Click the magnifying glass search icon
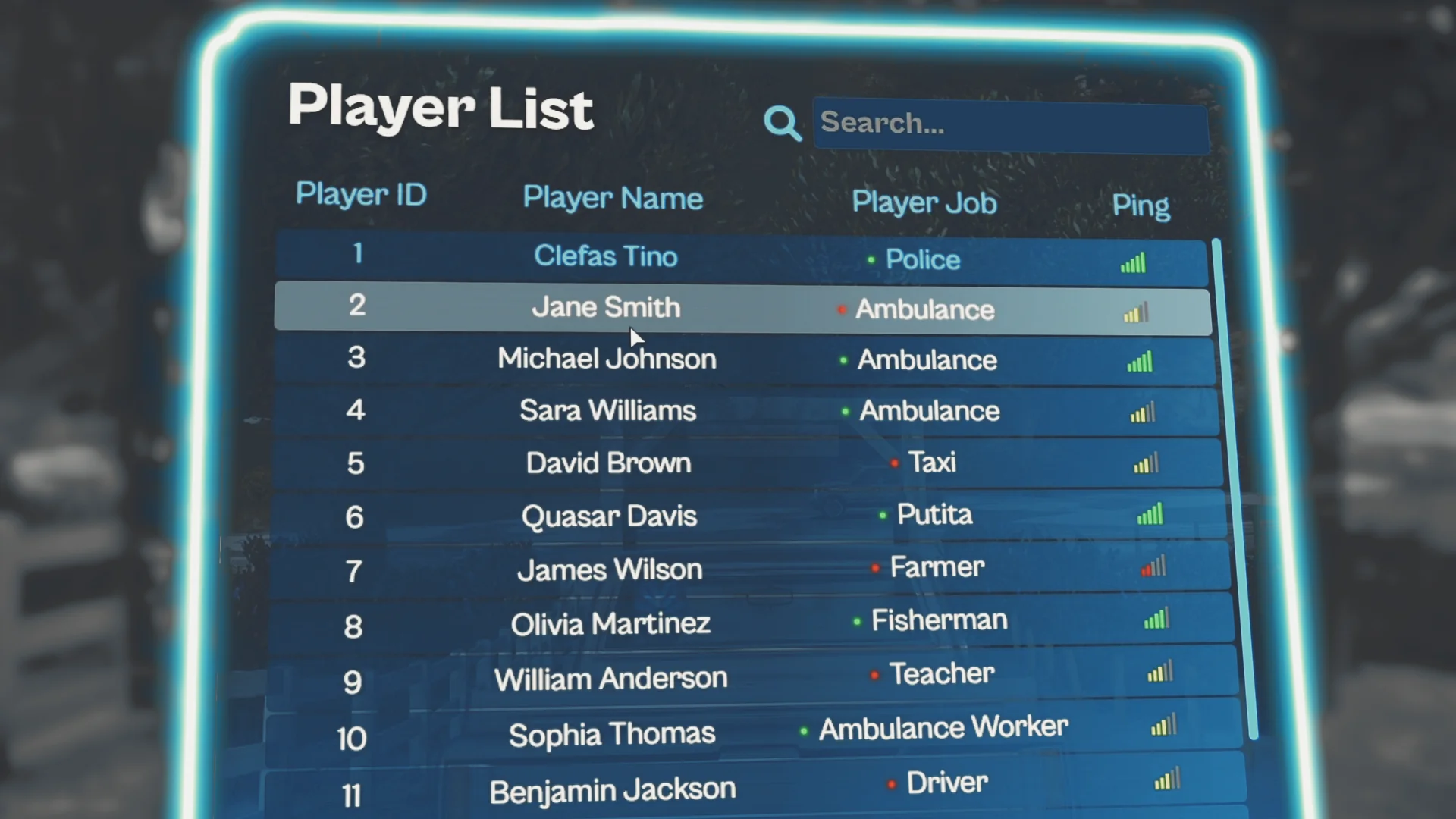Screen dimensions: 1456x819 pos(782,123)
